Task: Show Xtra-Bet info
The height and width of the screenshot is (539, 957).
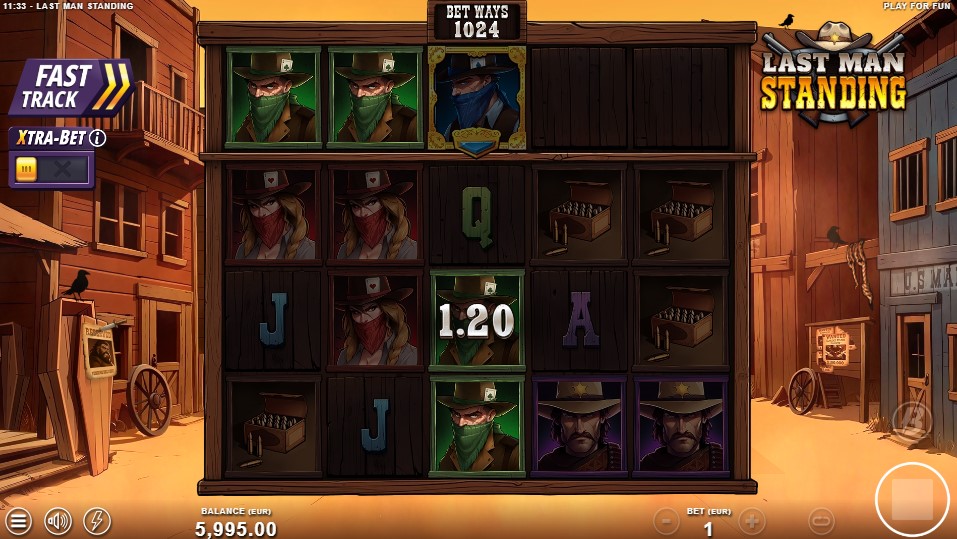Action: click(x=98, y=138)
